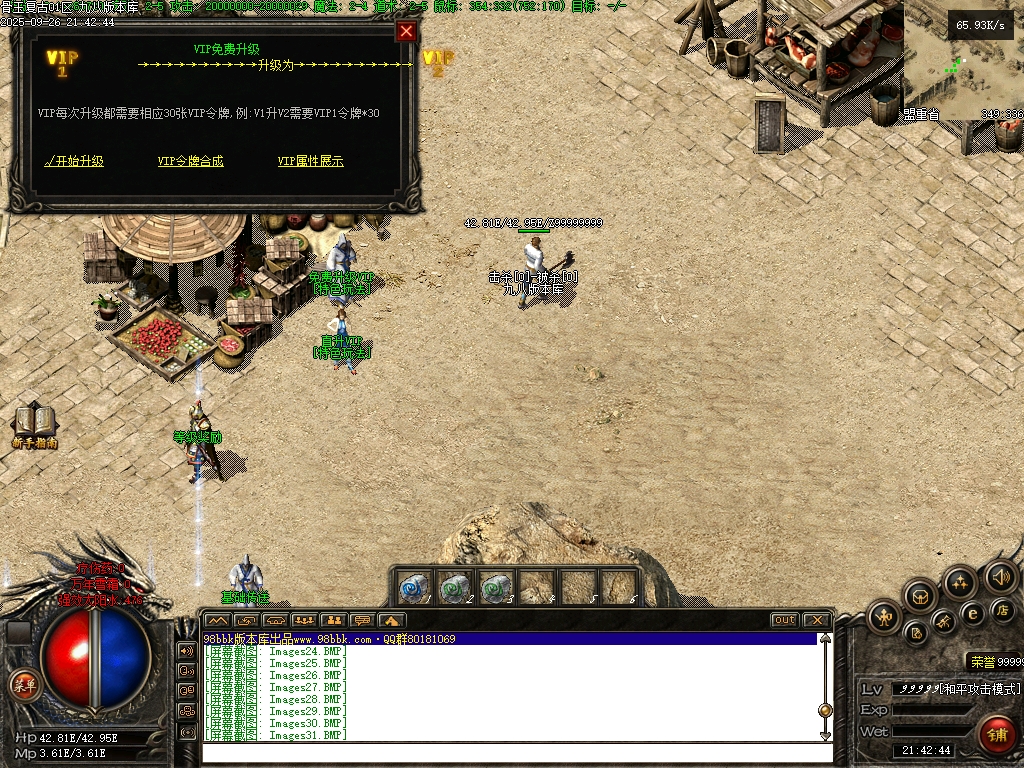The image size is (1024, 768).
Task: Choose the 开始升级 start upgrade option
Action: coord(74,161)
